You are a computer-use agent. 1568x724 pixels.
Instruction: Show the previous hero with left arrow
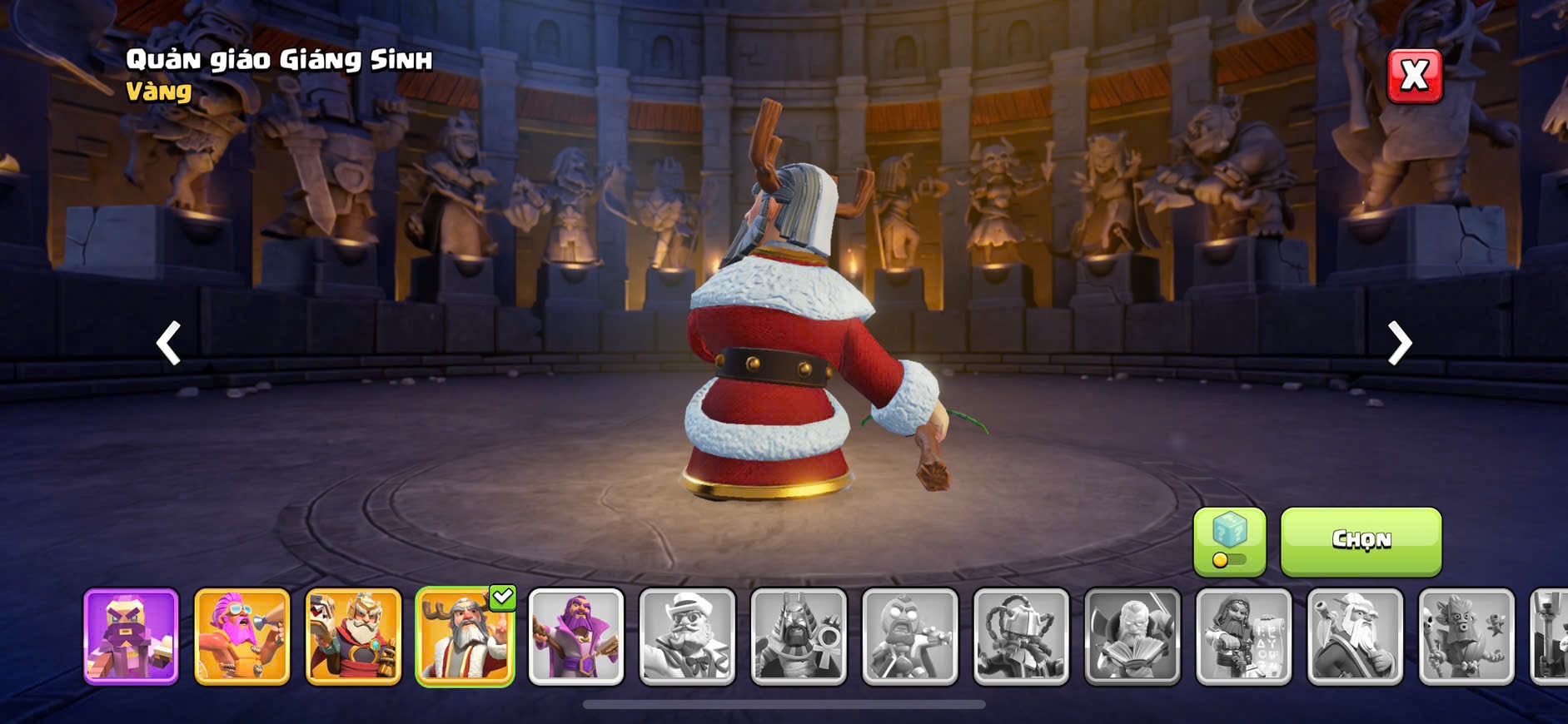pyautogui.click(x=169, y=343)
